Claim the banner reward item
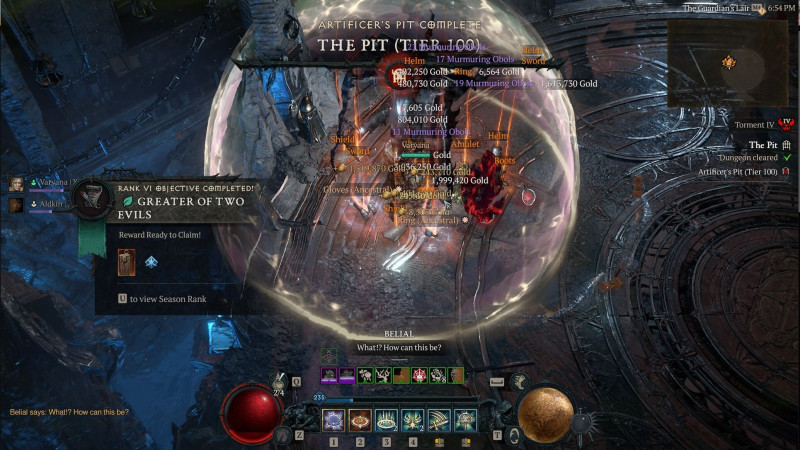Viewport: 800px width, 450px height. (125, 262)
